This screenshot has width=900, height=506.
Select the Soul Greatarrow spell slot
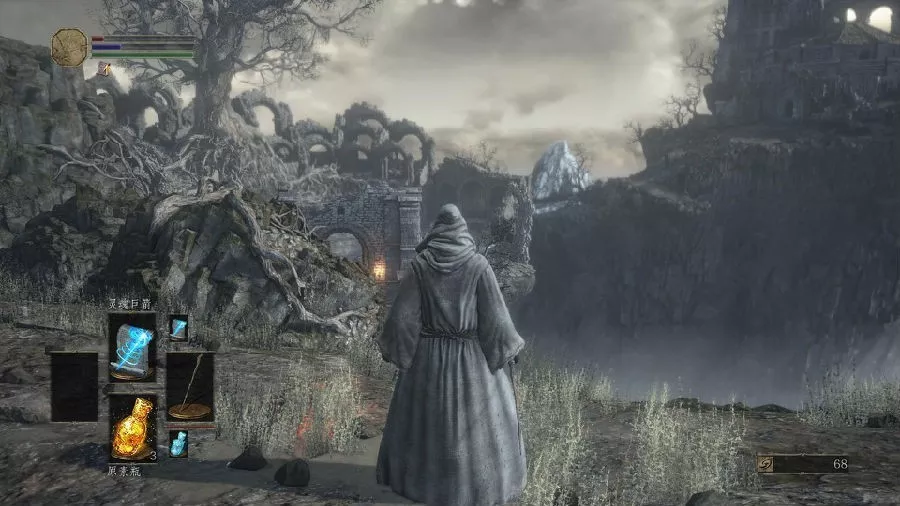click(x=132, y=346)
